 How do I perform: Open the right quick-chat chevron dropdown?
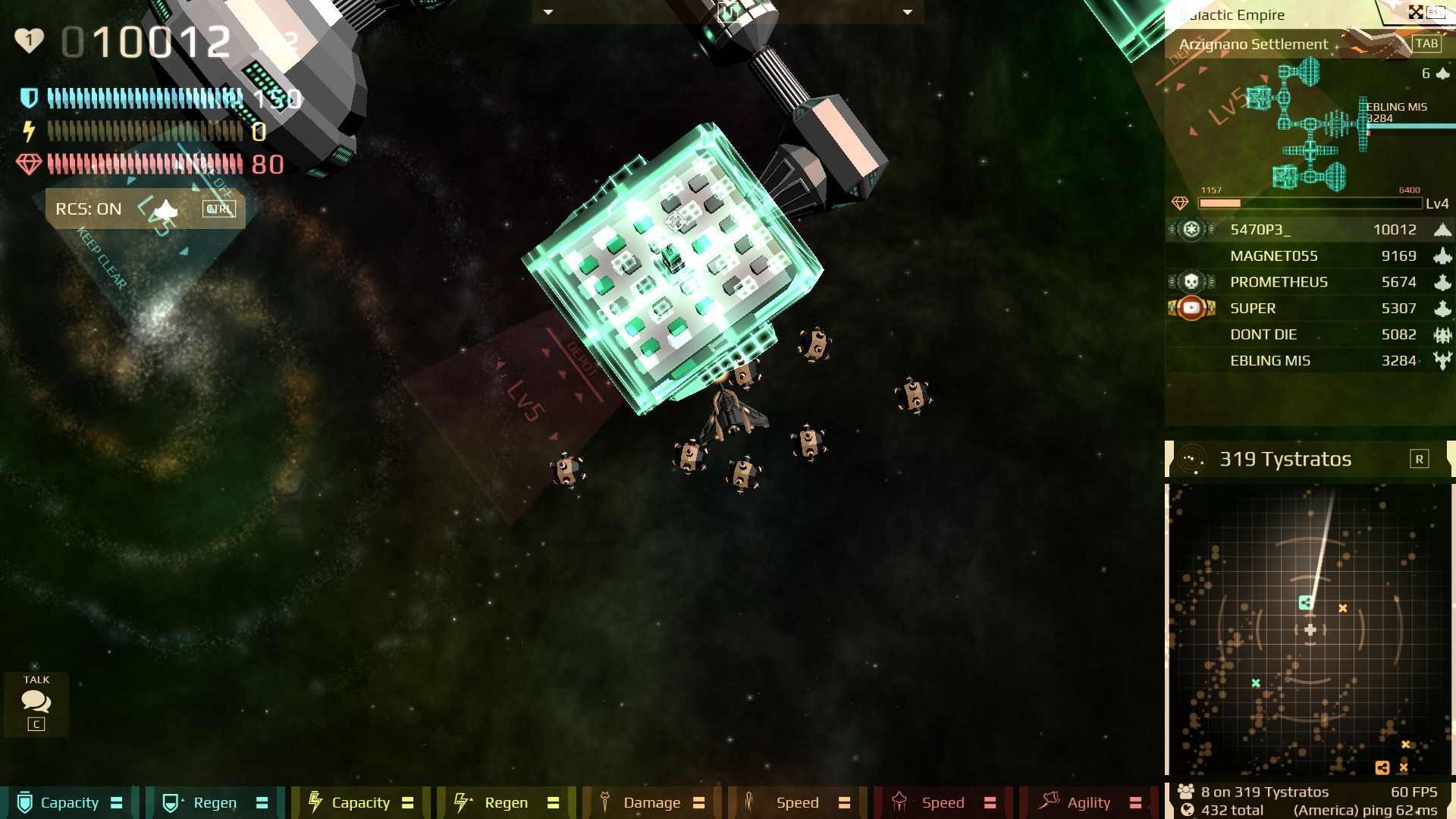click(x=905, y=13)
